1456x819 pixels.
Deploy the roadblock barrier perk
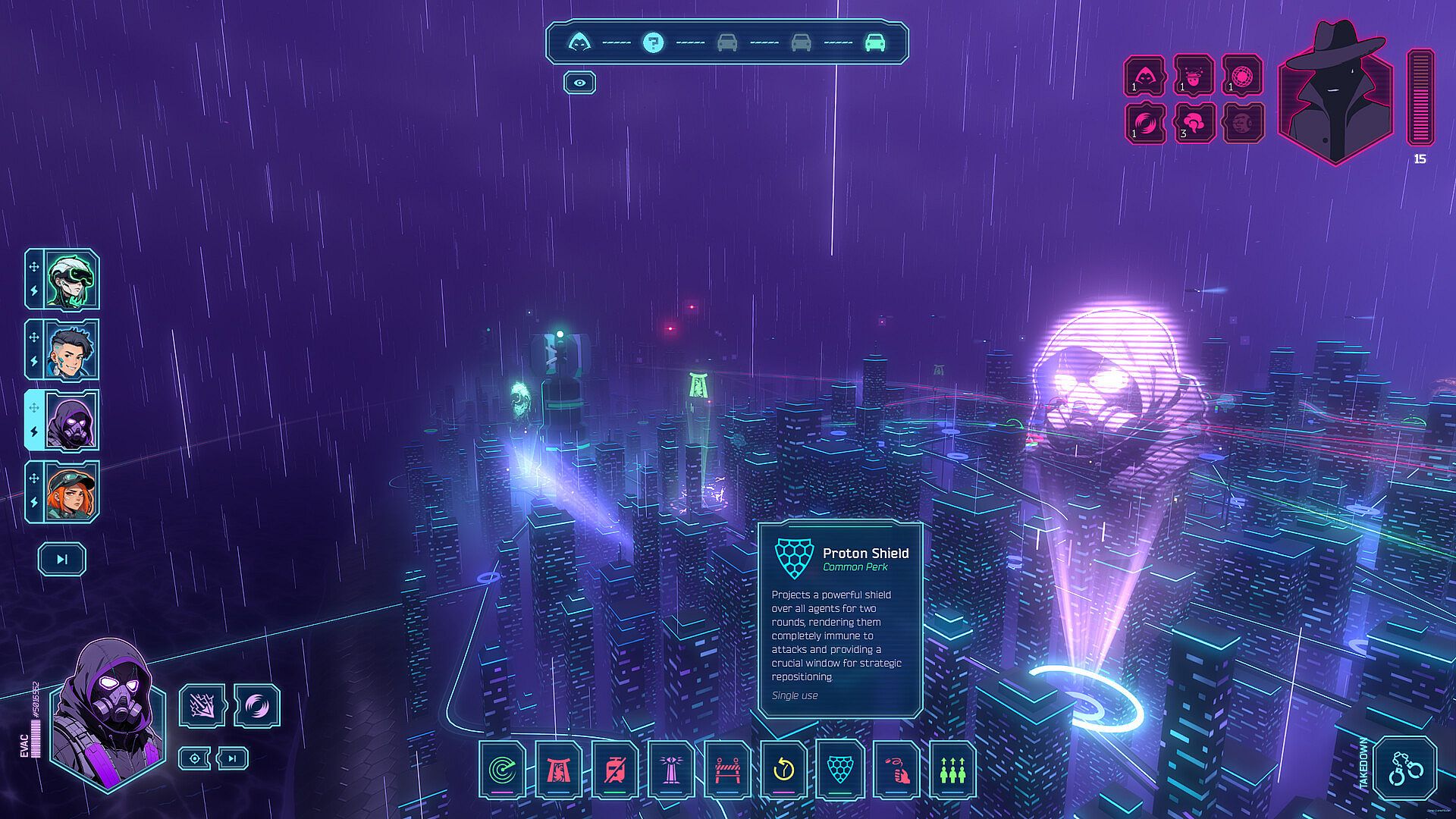tap(727, 770)
